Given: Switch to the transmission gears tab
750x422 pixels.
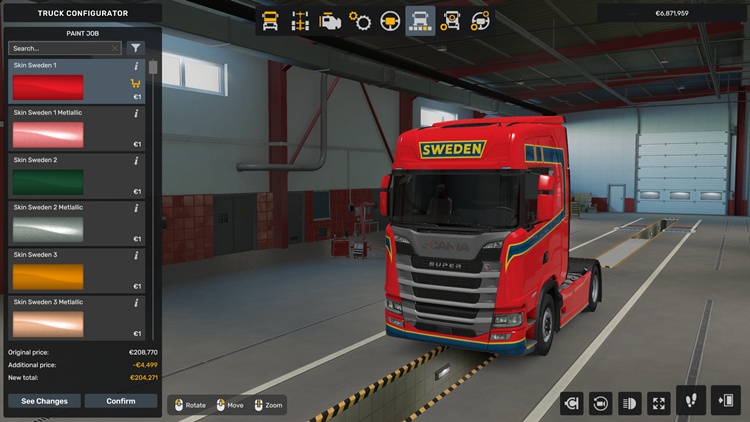Looking at the screenshot, I should (x=360, y=20).
